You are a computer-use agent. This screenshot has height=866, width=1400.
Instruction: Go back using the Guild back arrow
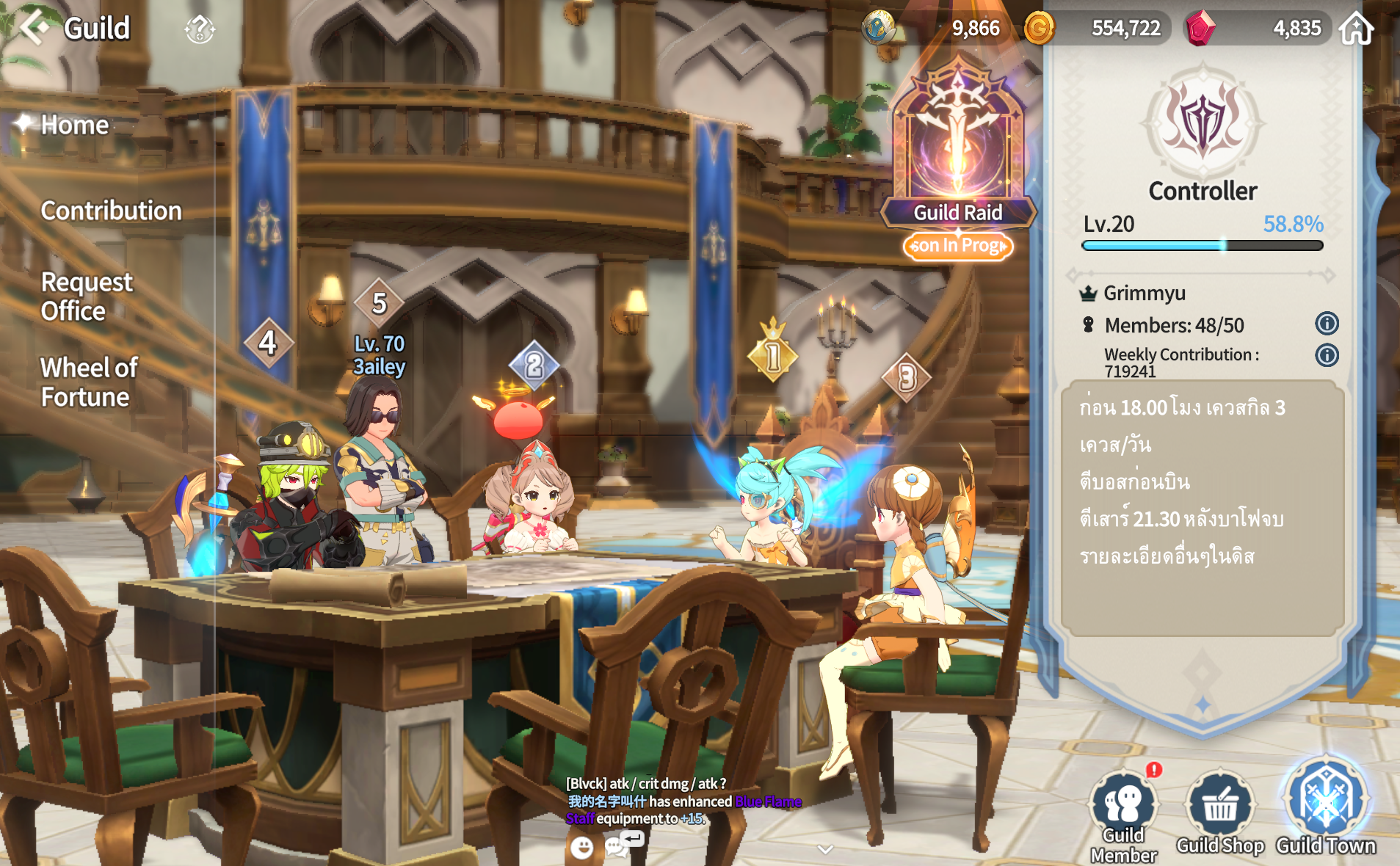tap(34, 28)
